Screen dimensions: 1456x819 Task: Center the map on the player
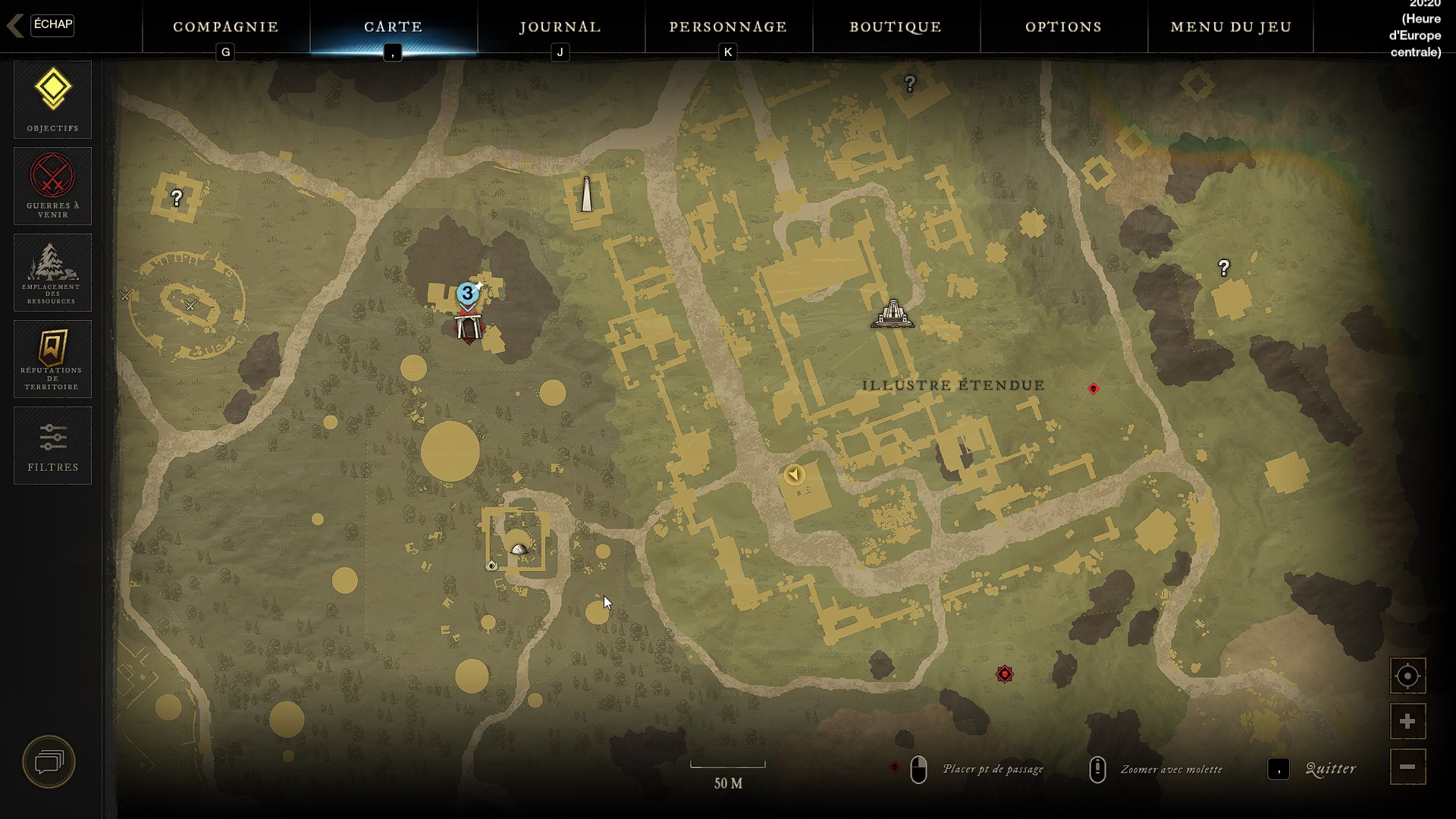pos(1407,676)
